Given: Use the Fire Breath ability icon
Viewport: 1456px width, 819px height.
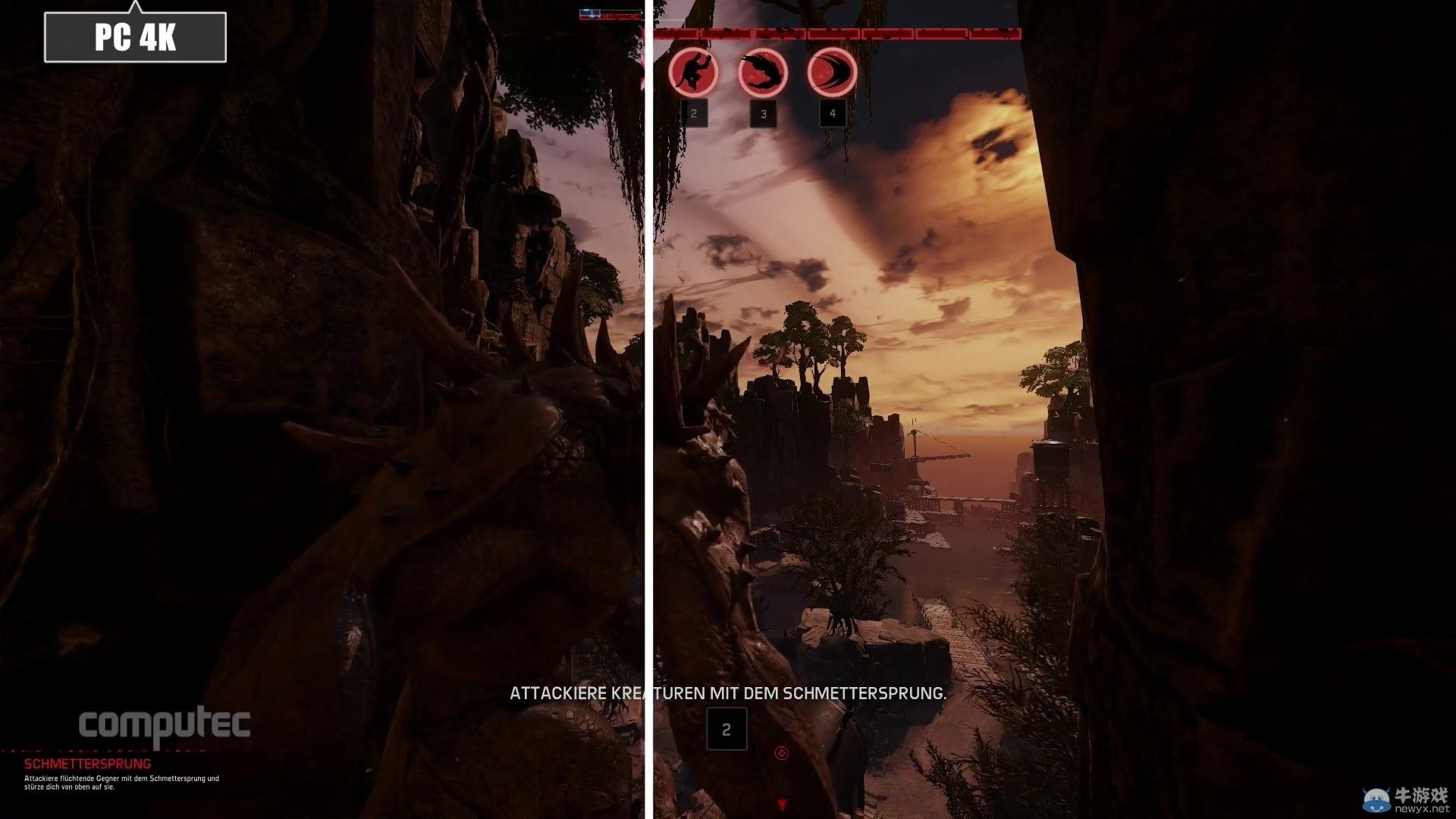Looking at the screenshot, I should pos(763,73).
